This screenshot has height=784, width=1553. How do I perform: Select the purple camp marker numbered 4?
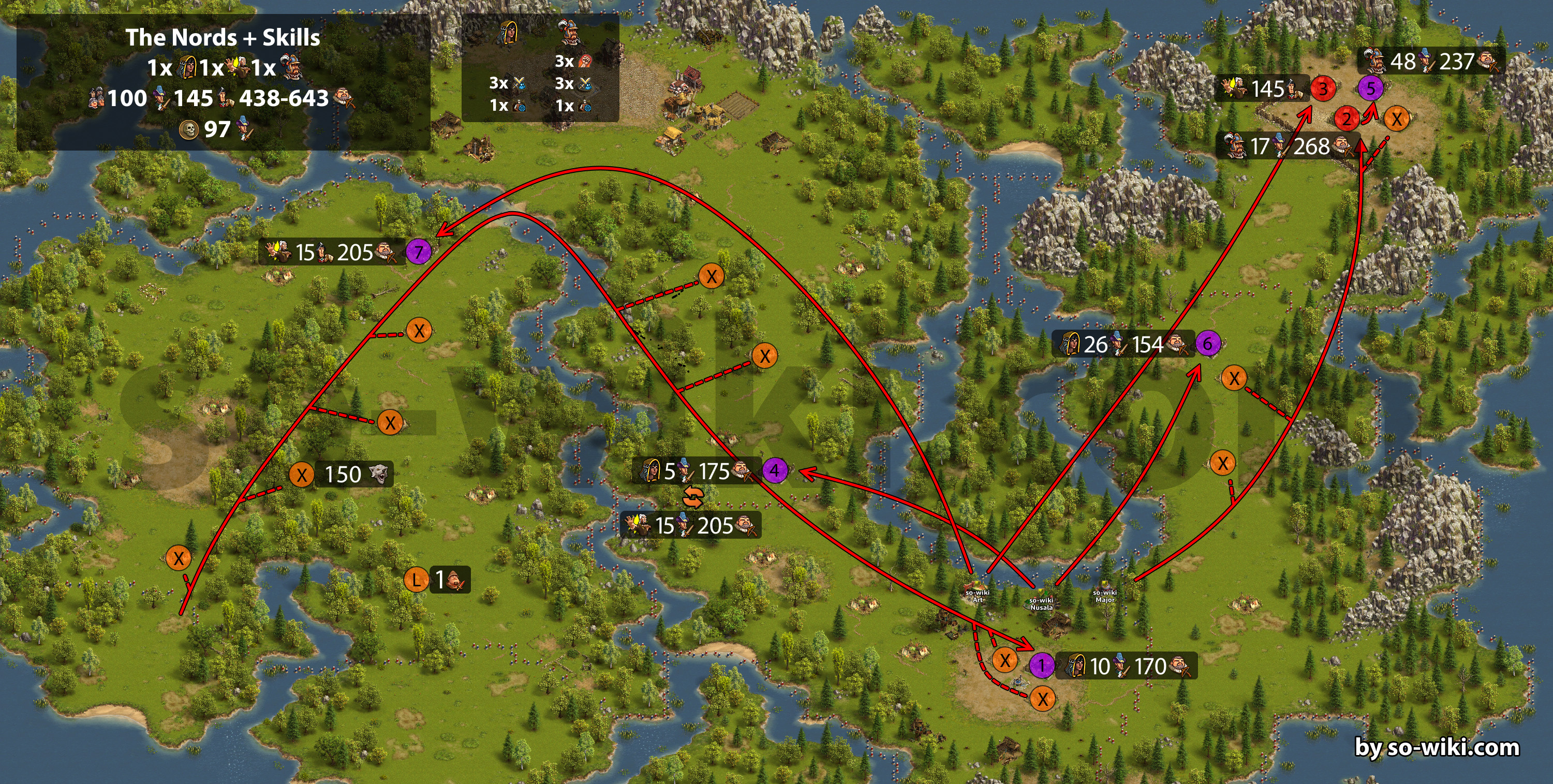click(x=775, y=470)
